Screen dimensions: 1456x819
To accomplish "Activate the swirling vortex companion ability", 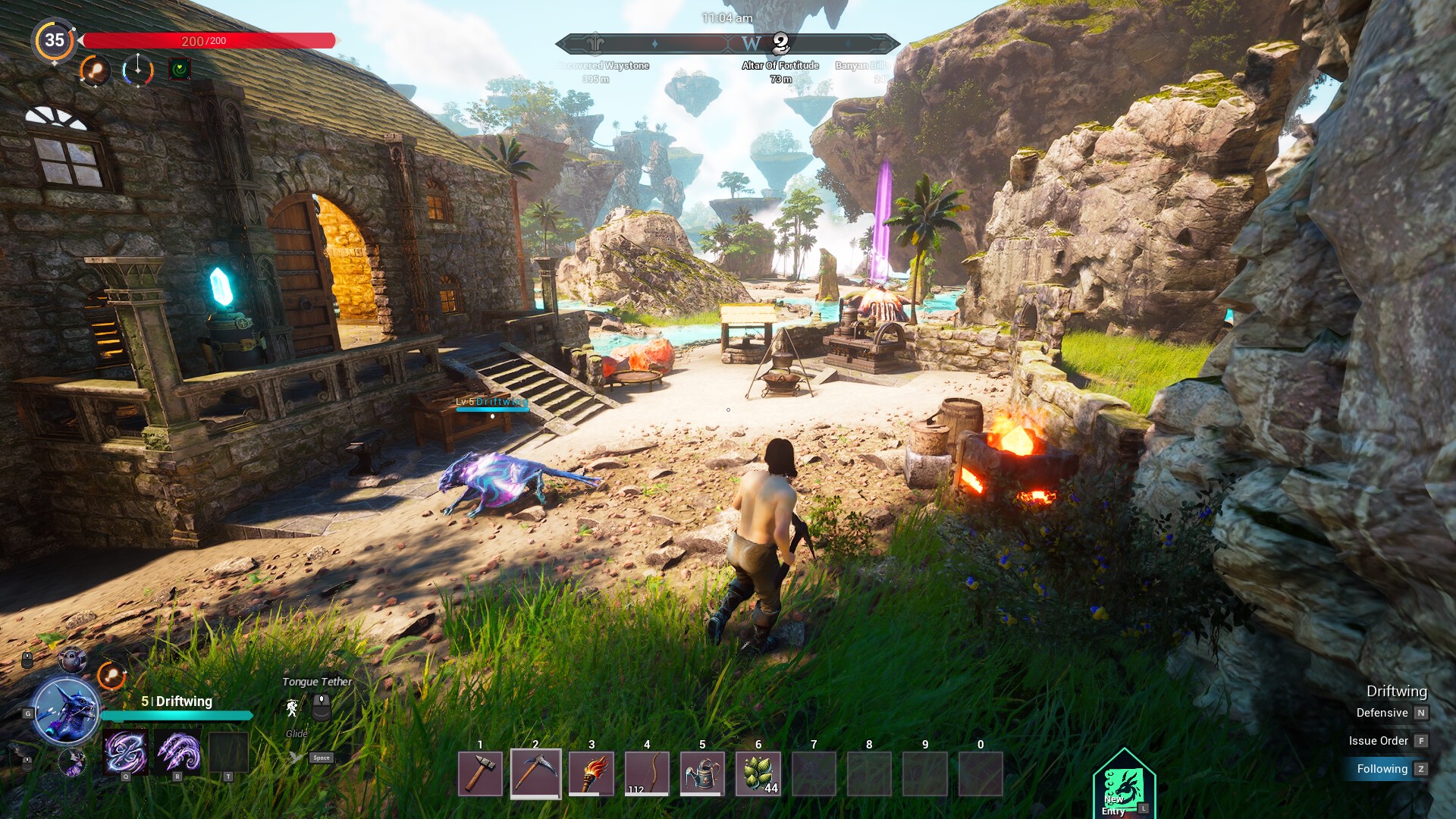I will 126,752.
